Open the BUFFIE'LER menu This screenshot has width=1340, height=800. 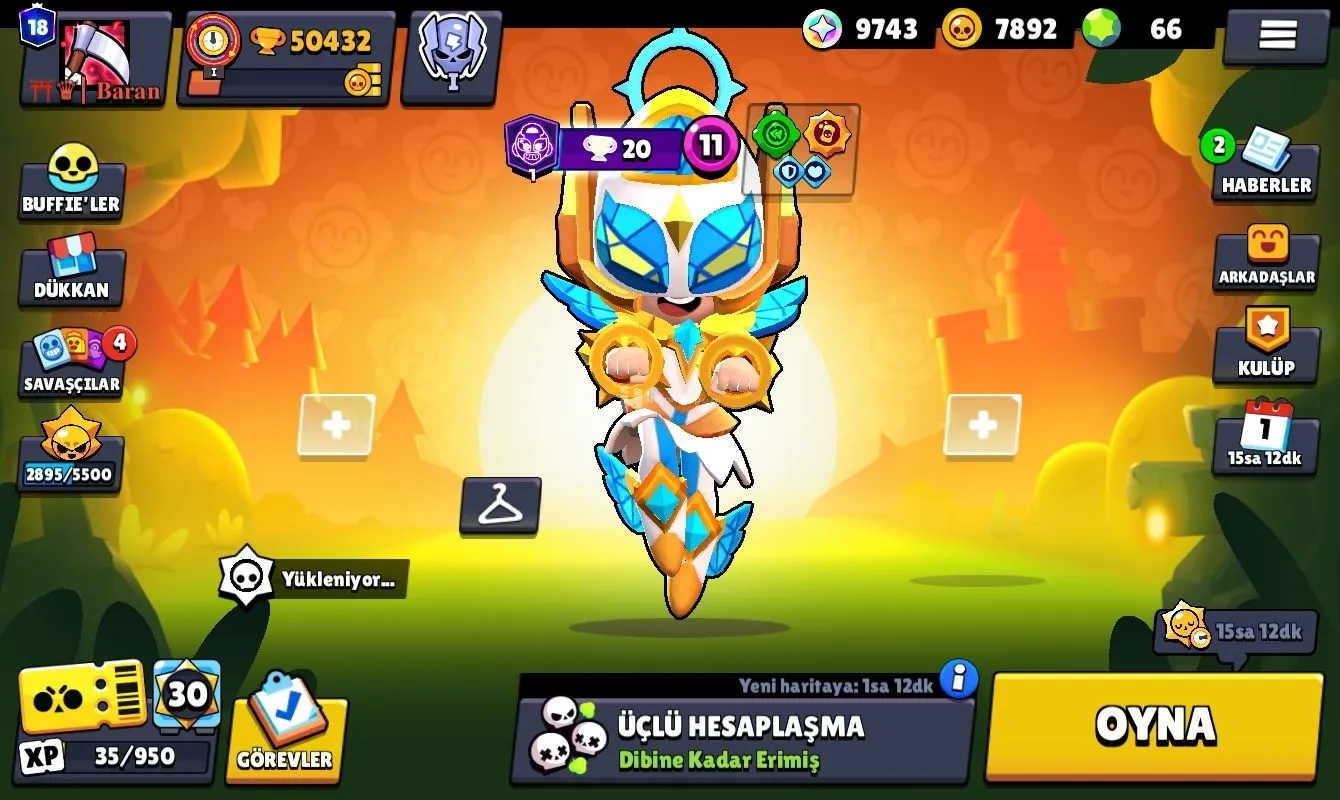pos(72,182)
